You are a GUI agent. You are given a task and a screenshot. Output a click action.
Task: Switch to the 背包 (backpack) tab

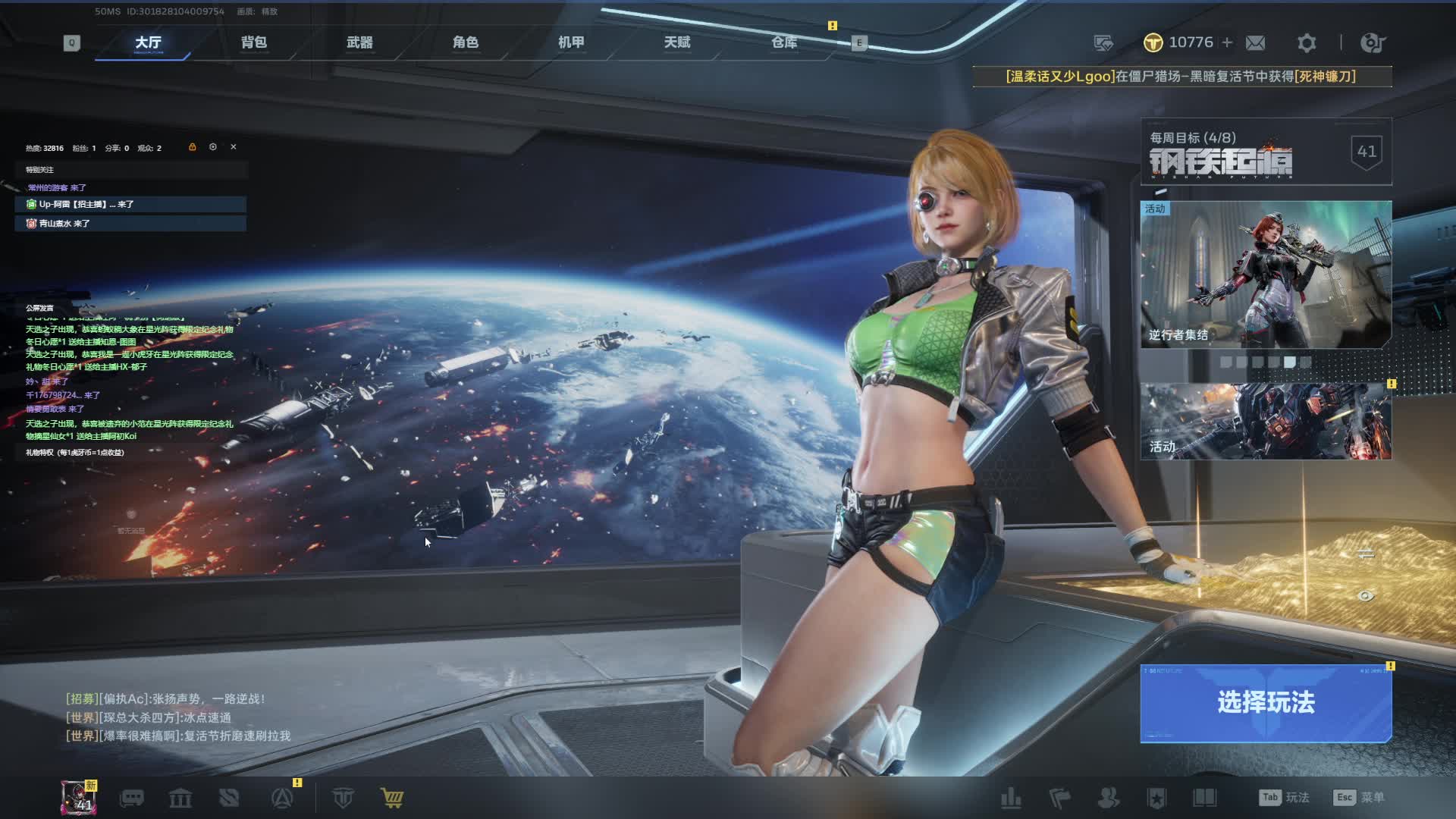[254, 42]
